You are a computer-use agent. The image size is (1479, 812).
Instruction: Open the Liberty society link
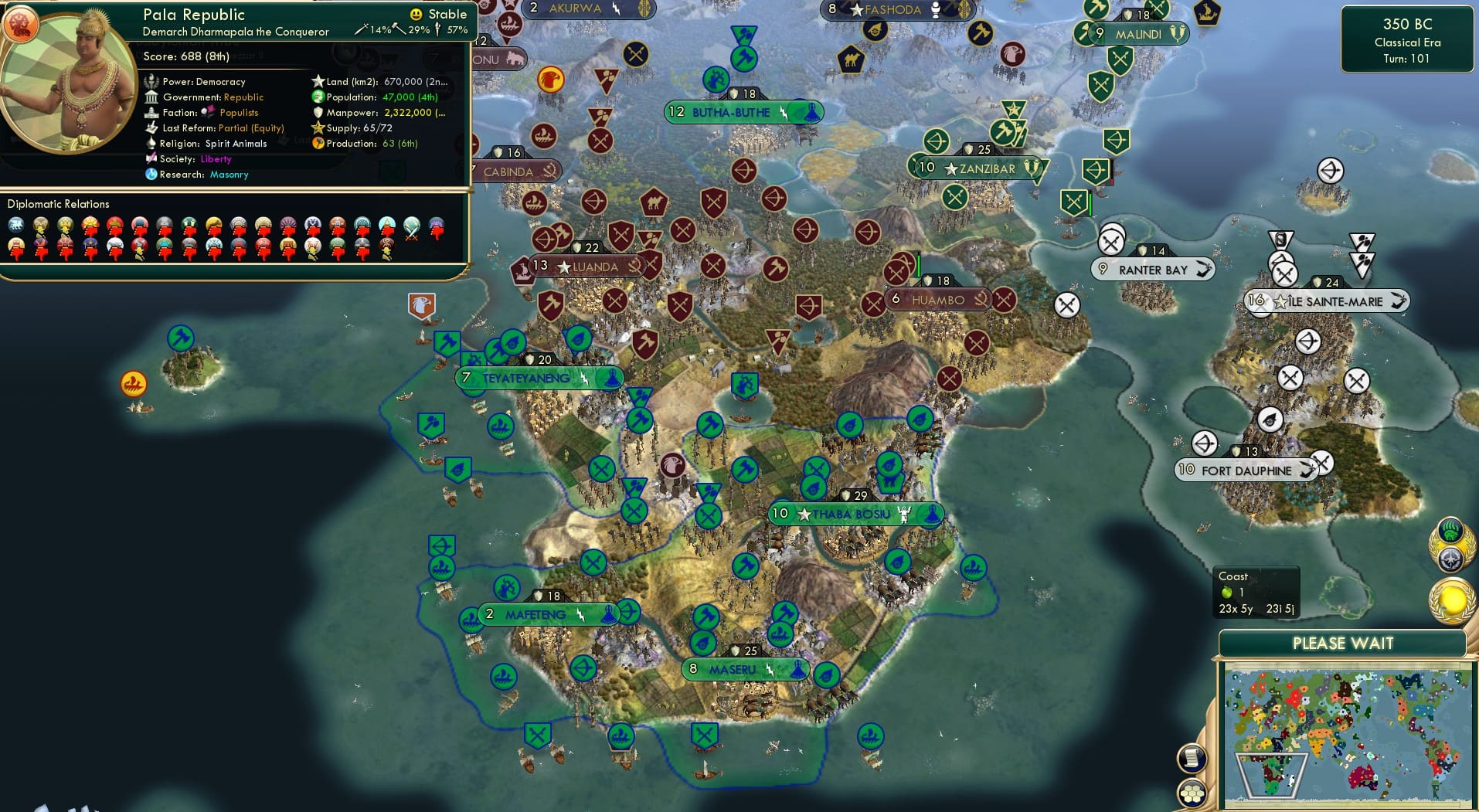pos(216,159)
